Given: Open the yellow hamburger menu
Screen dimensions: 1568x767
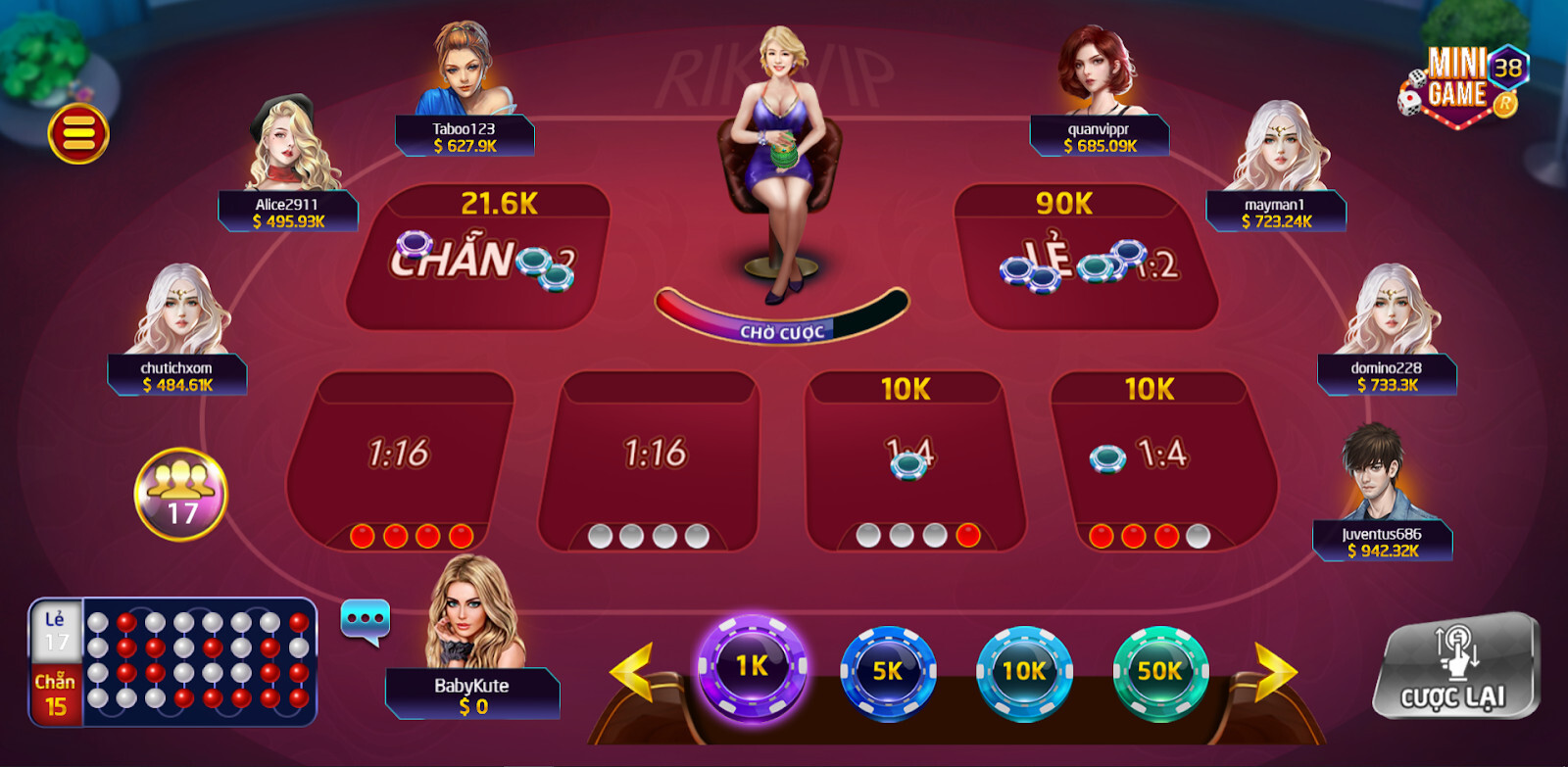Looking at the screenshot, I should click(x=78, y=133).
